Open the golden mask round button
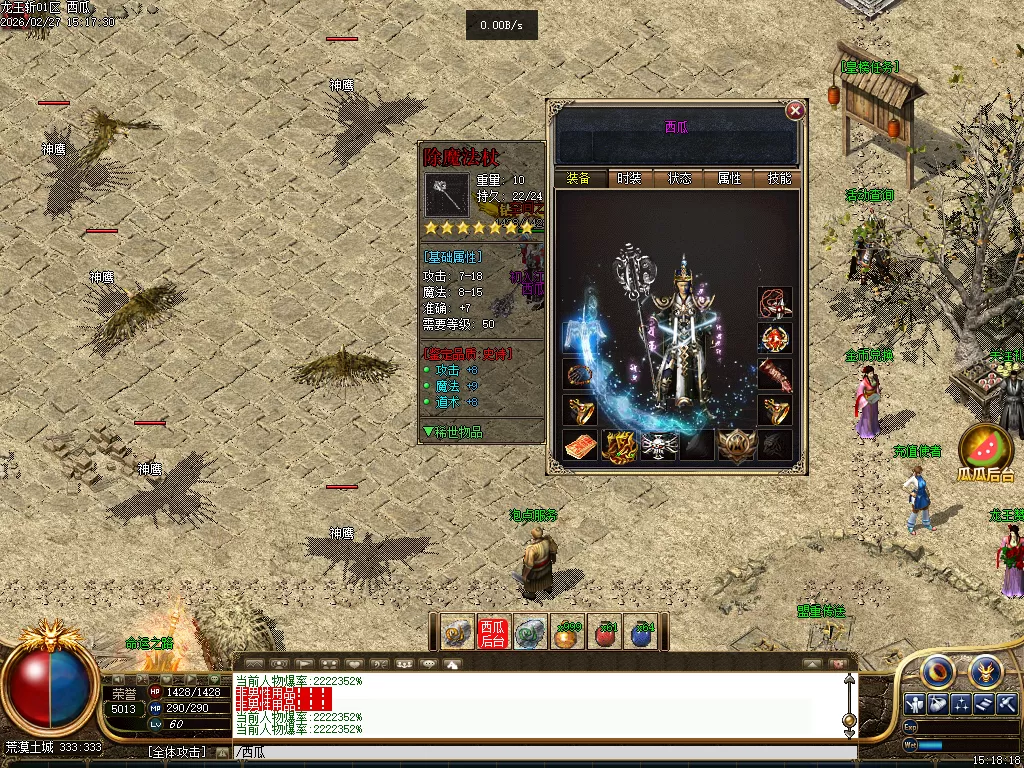 coord(985,670)
